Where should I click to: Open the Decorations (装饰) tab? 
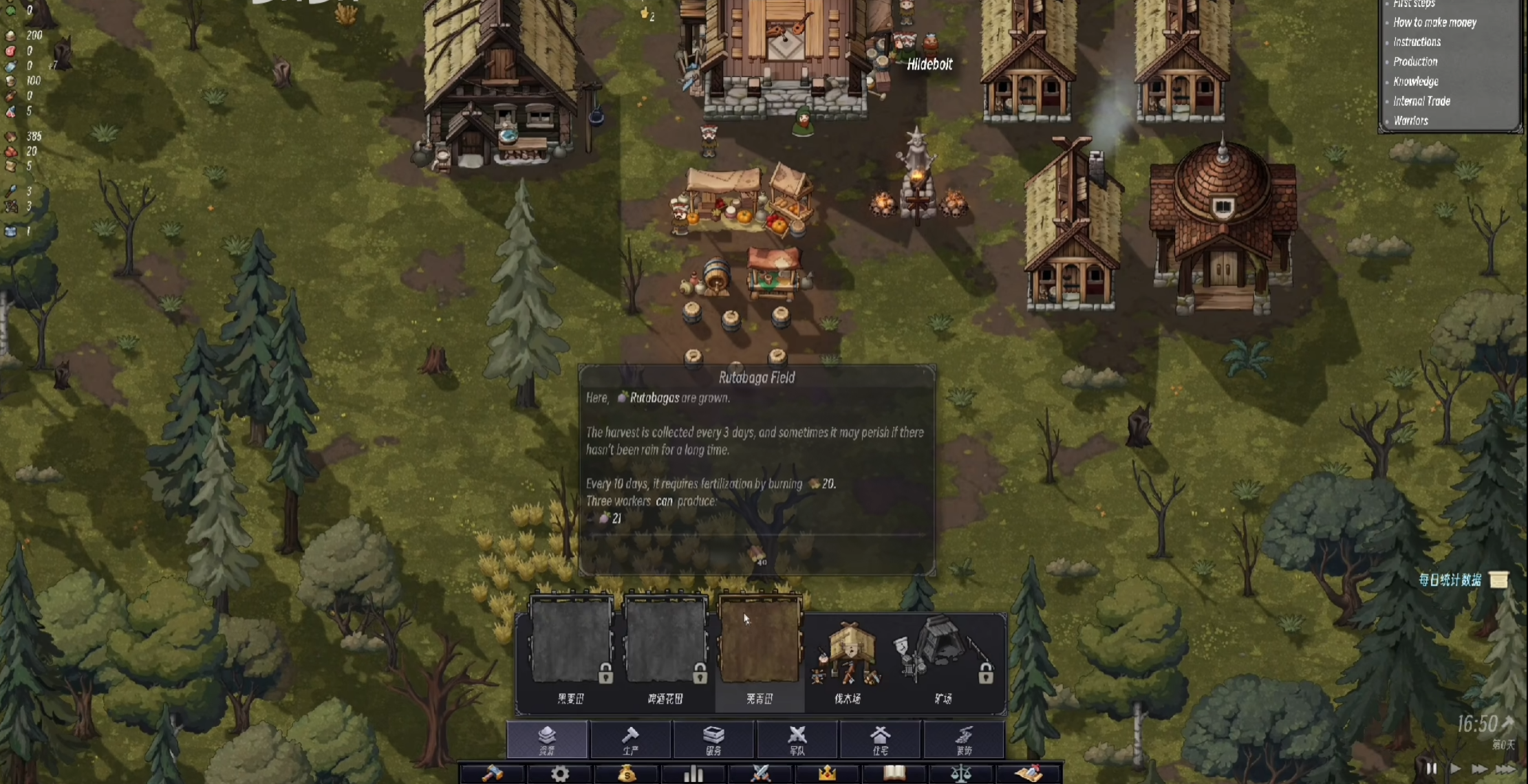pos(964,739)
